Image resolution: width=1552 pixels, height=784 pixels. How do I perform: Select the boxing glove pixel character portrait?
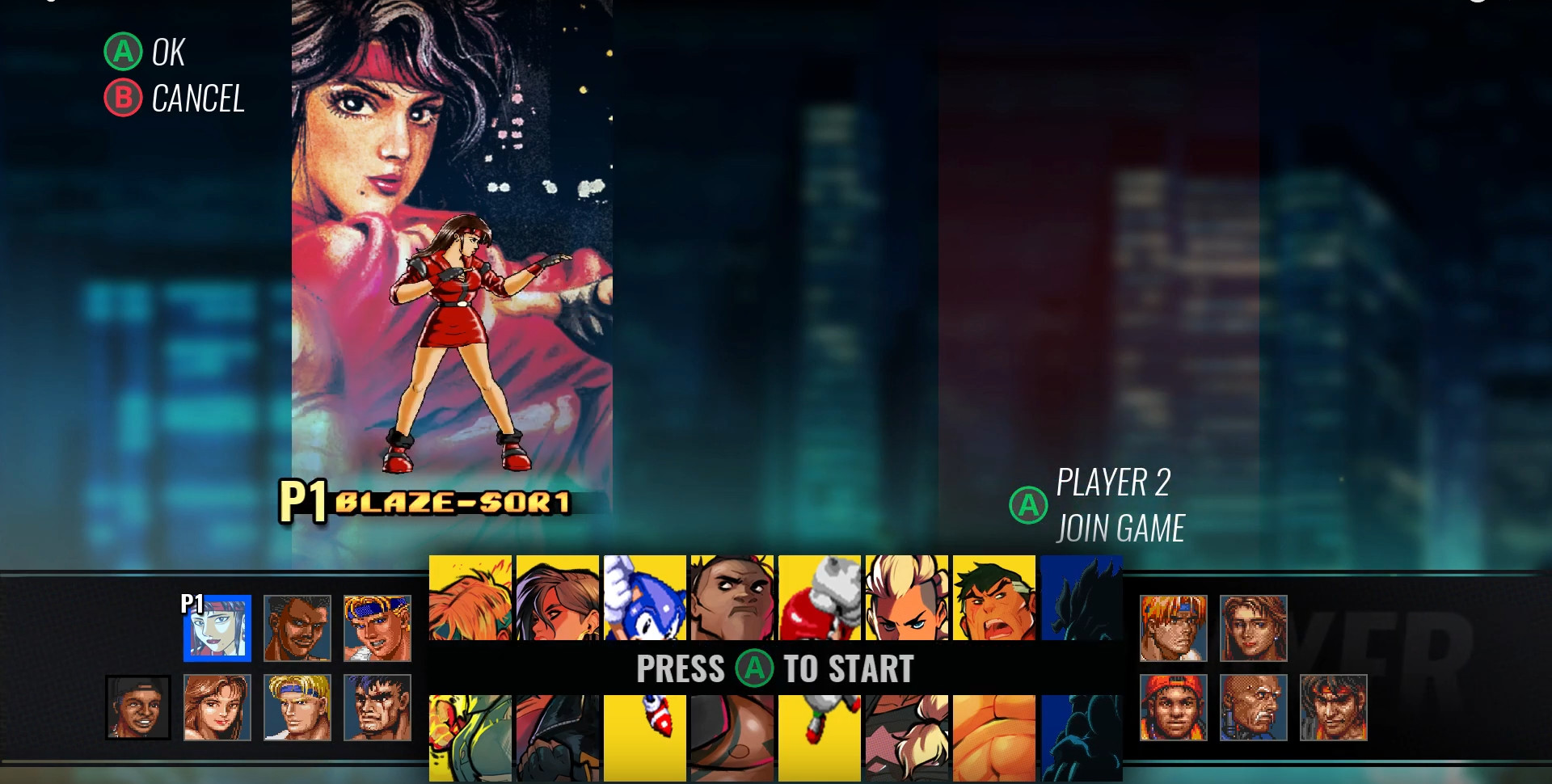tap(820, 596)
